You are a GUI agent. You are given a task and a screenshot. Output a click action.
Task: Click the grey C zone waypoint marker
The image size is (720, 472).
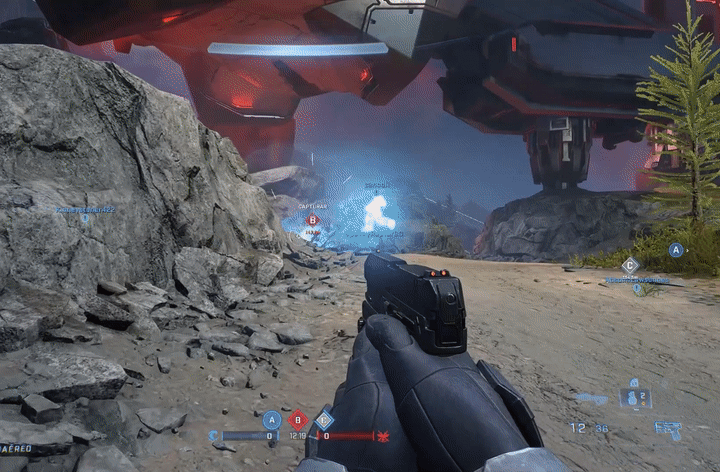tap(630, 265)
